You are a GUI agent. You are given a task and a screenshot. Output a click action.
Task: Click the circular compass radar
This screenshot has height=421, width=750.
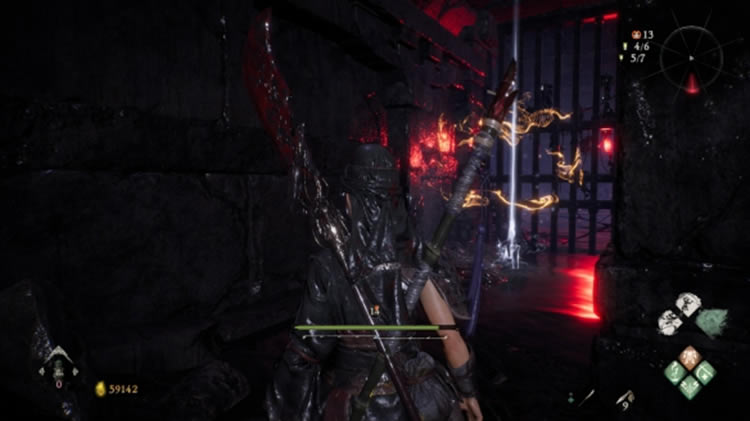tap(691, 58)
